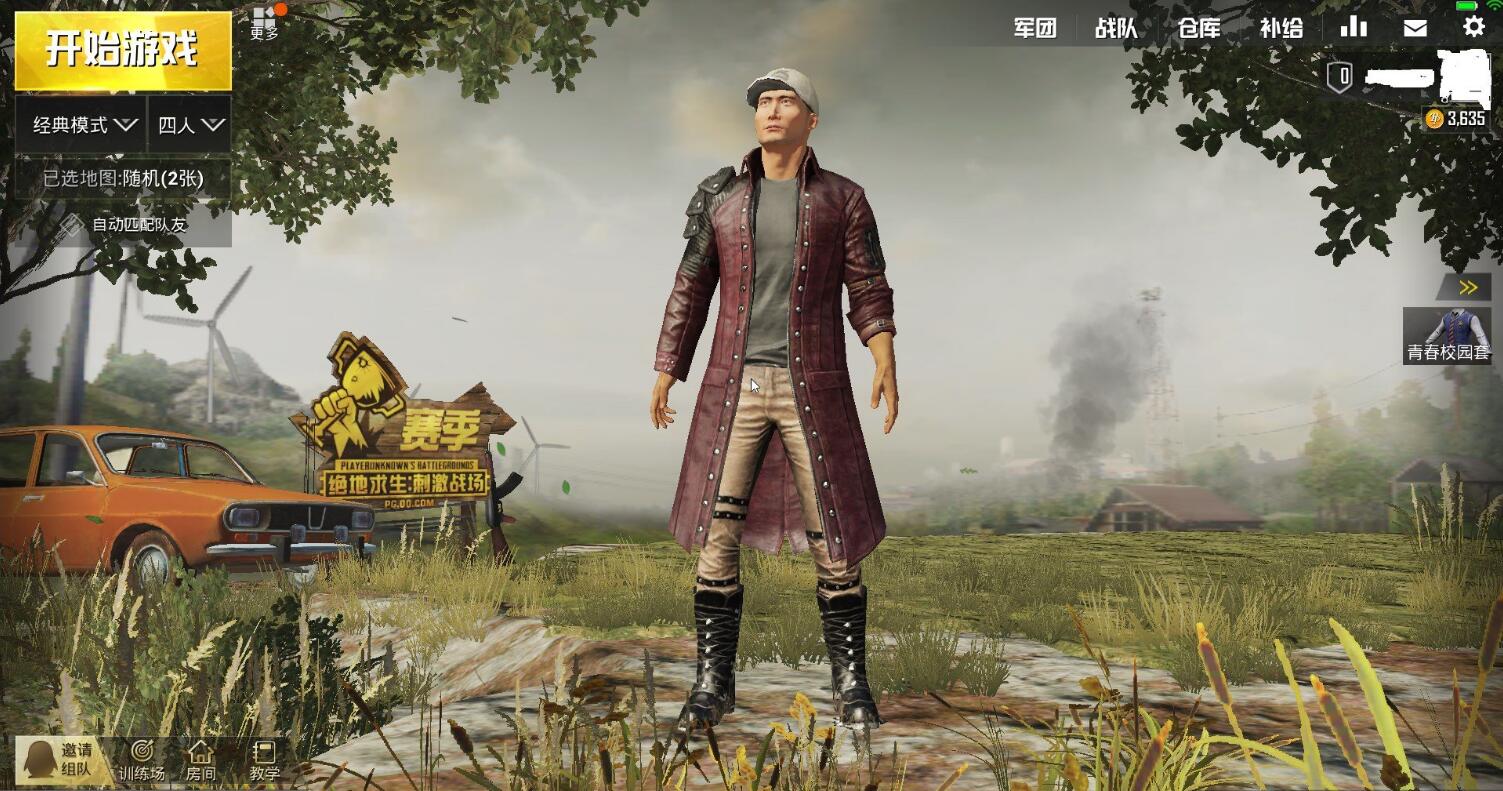
Task: Open the 教学 tutorial
Action: tap(264, 761)
